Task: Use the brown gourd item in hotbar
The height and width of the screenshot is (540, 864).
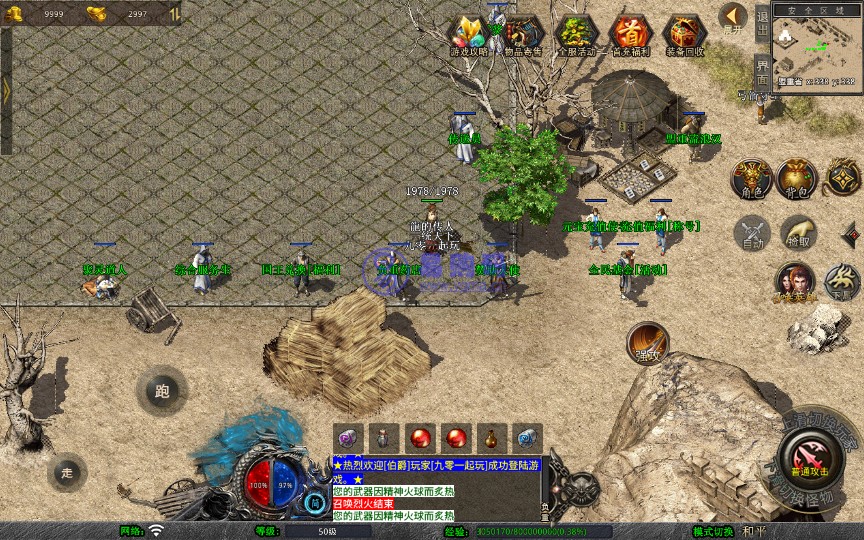Action: [491, 438]
